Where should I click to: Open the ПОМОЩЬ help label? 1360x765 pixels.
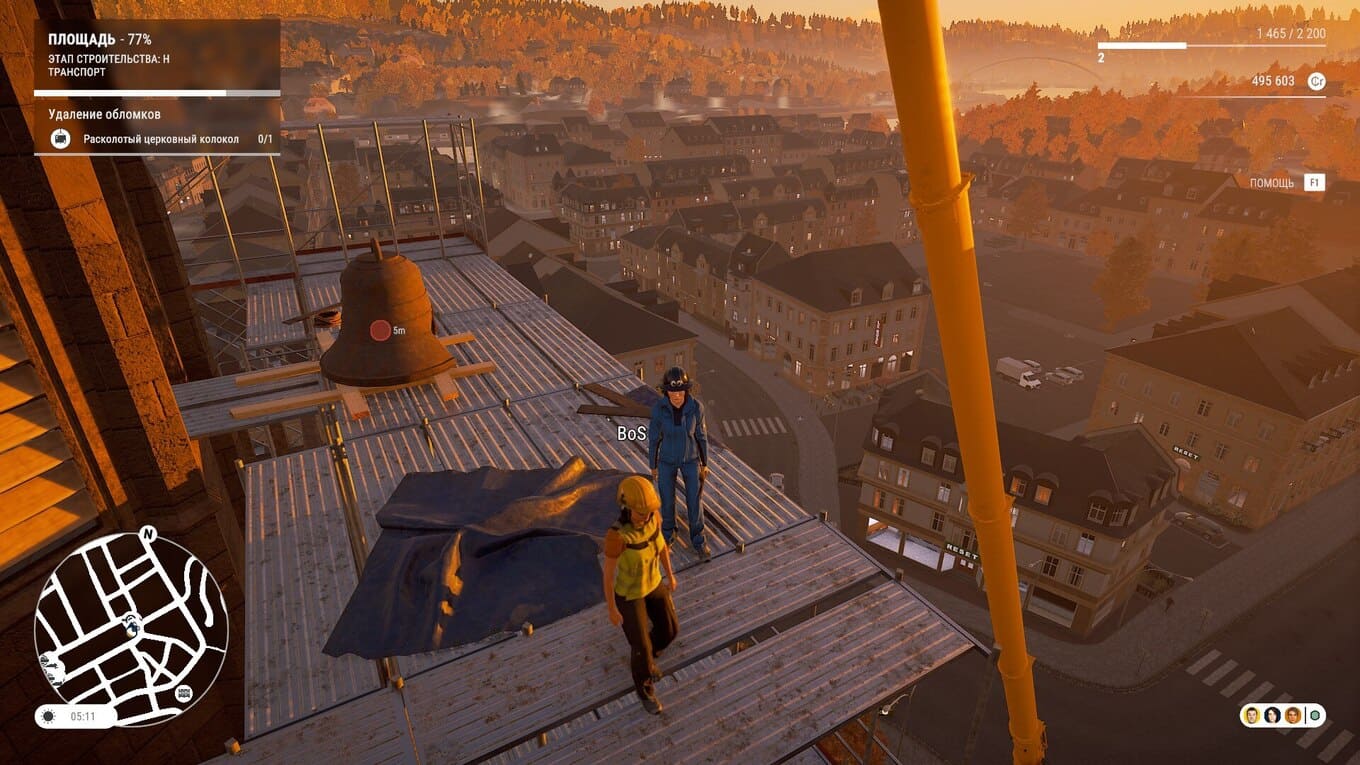click(1271, 183)
